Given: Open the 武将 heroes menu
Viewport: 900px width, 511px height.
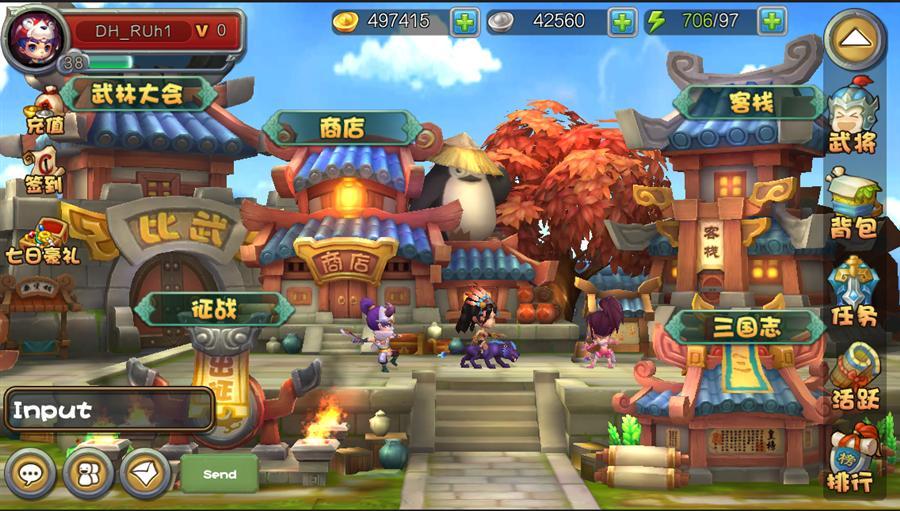Looking at the screenshot, I should [x=852, y=118].
